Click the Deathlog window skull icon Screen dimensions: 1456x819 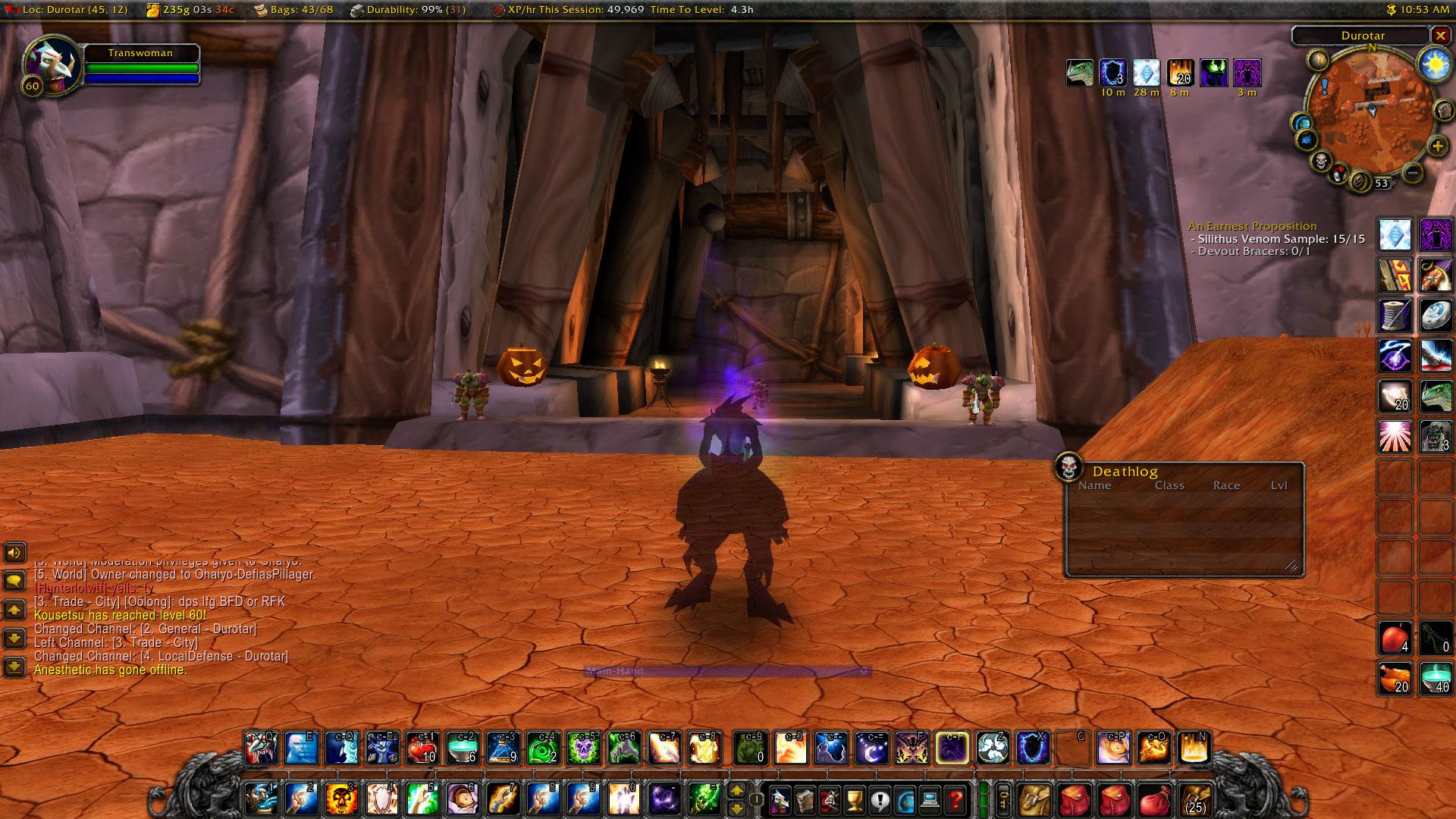click(x=1068, y=468)
